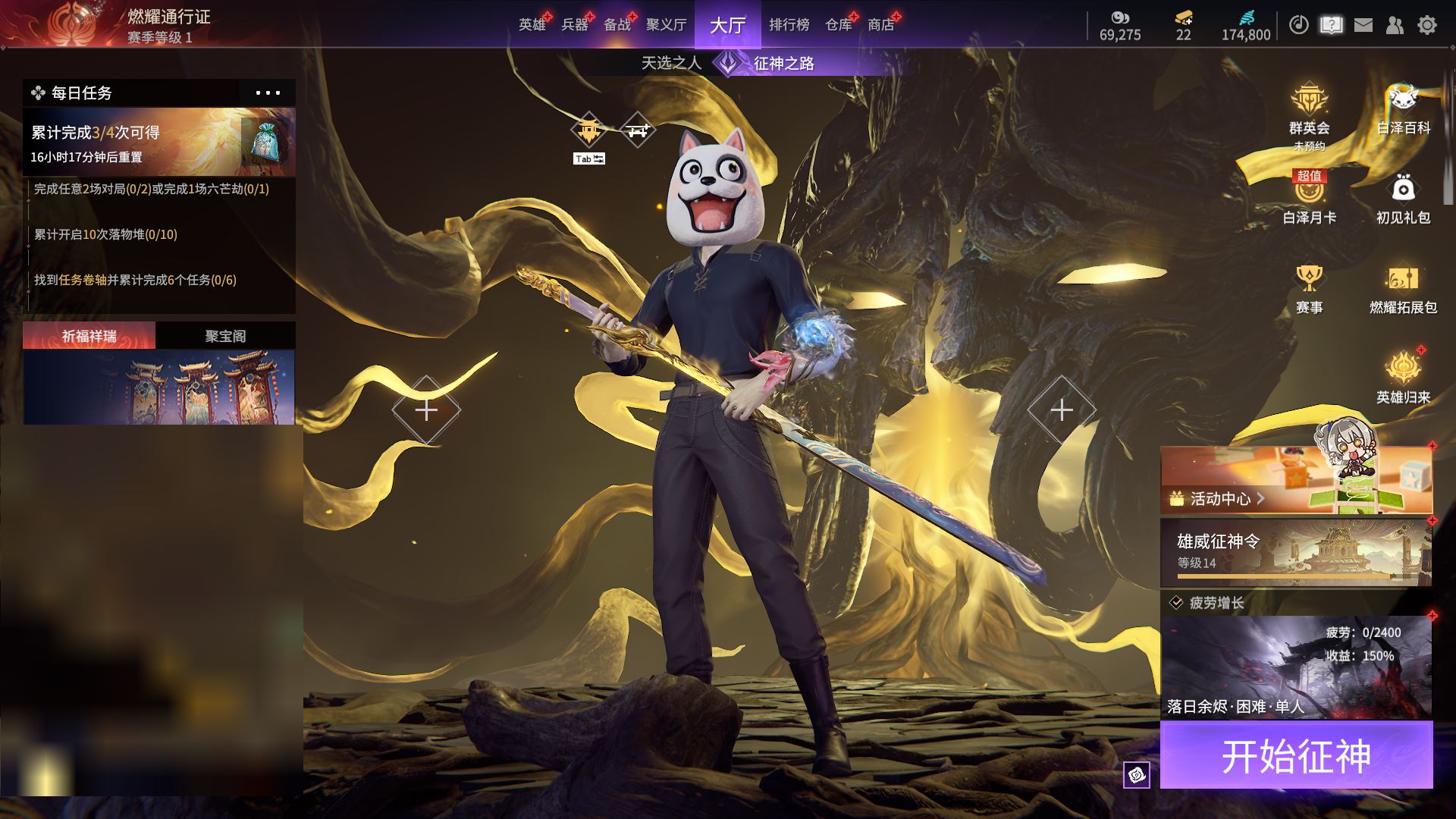1456x819 pixels.
Task: Change map mode 落日余烬·困难·单人
Action: click(1296, 667)
